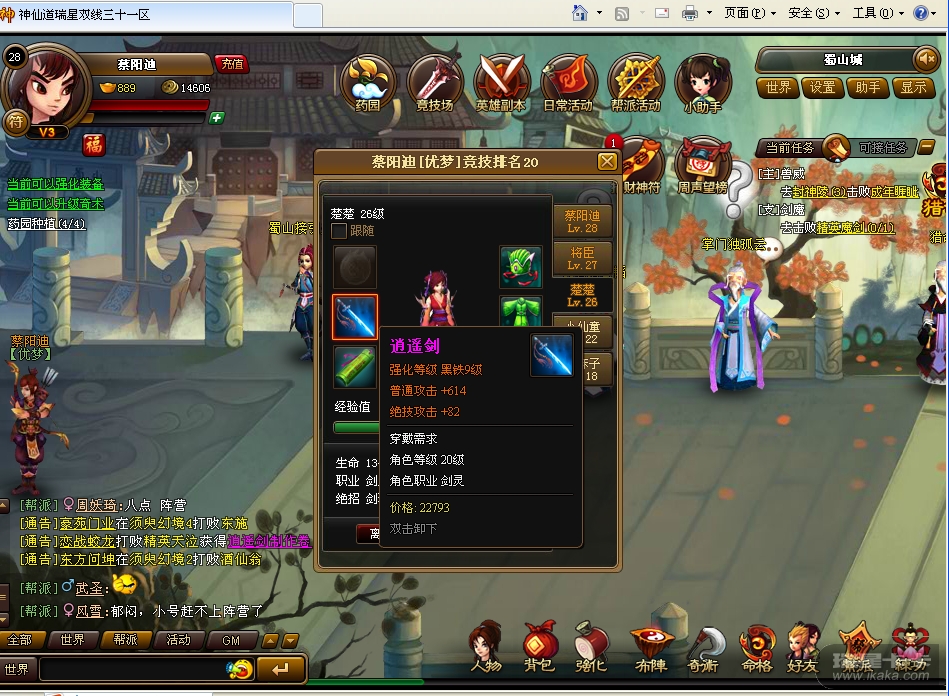
Task: Select the green helmet equipment slot
Action: pos(520,267)
